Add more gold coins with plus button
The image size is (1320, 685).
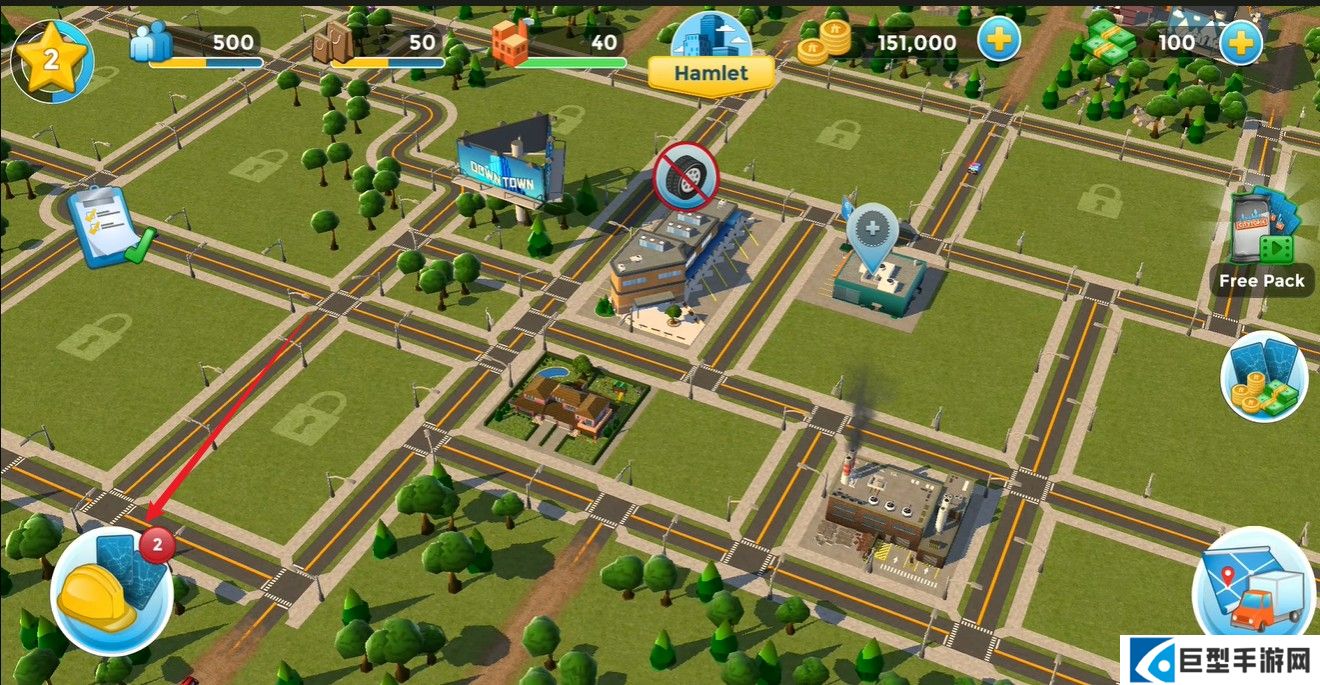998,43
